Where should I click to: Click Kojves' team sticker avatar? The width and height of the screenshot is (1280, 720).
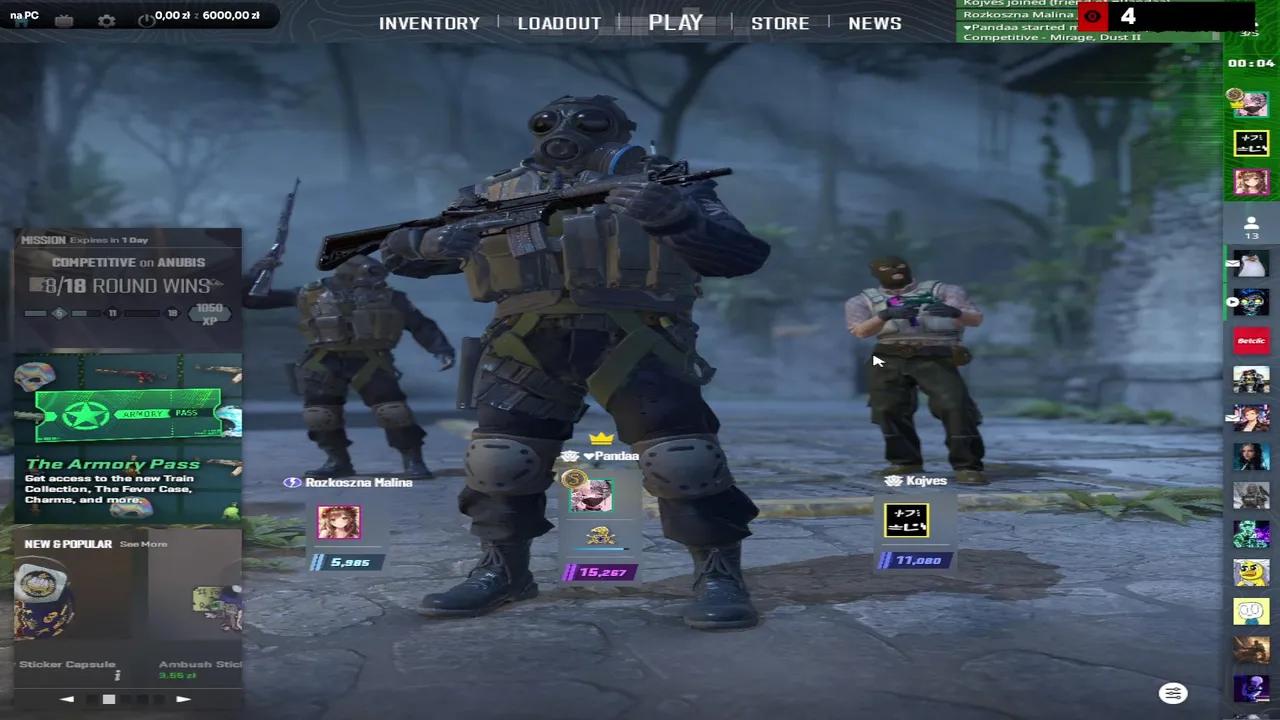point(906,519)
